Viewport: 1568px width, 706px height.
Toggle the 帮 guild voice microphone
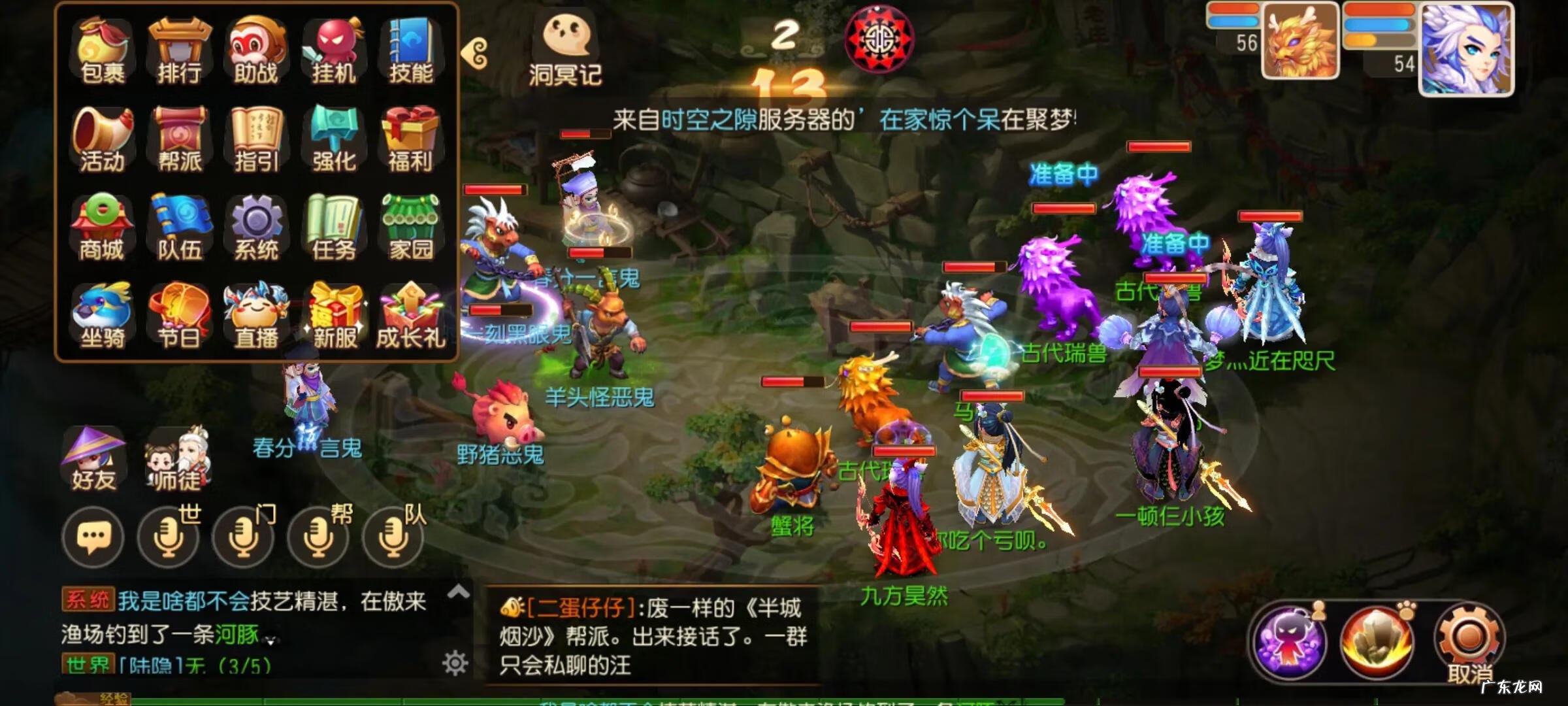318,537
